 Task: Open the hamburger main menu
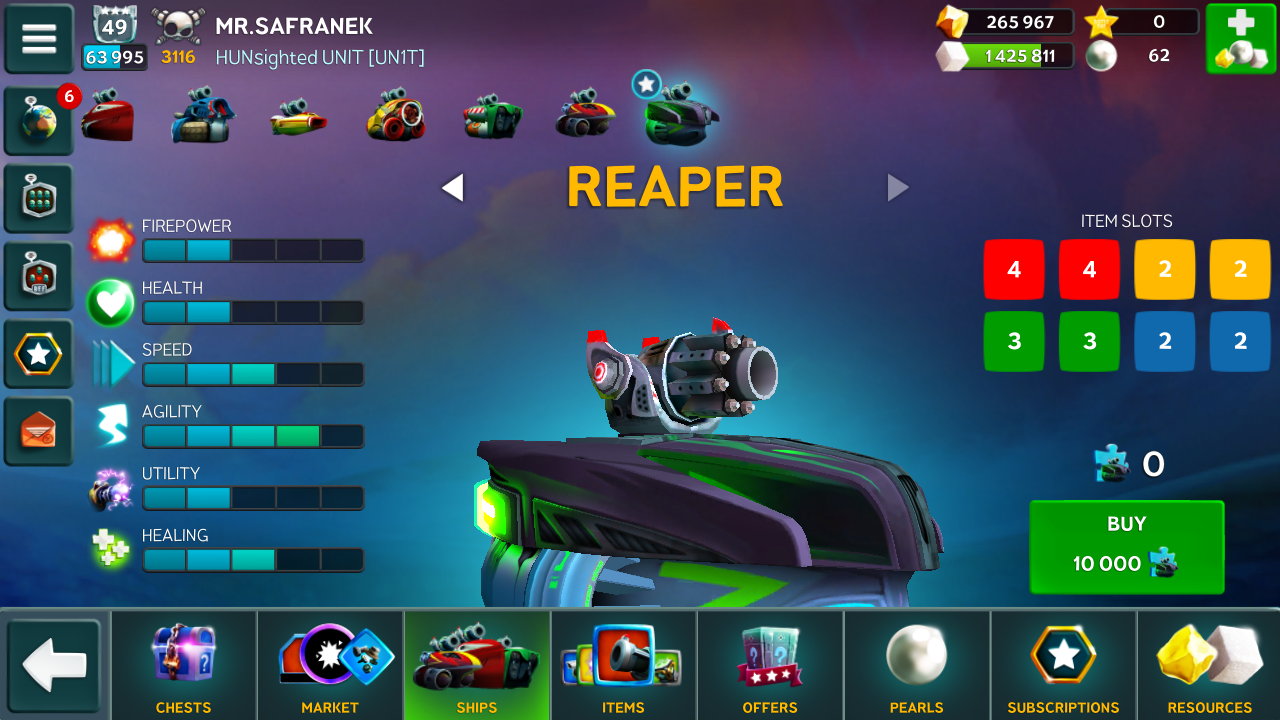39,38
